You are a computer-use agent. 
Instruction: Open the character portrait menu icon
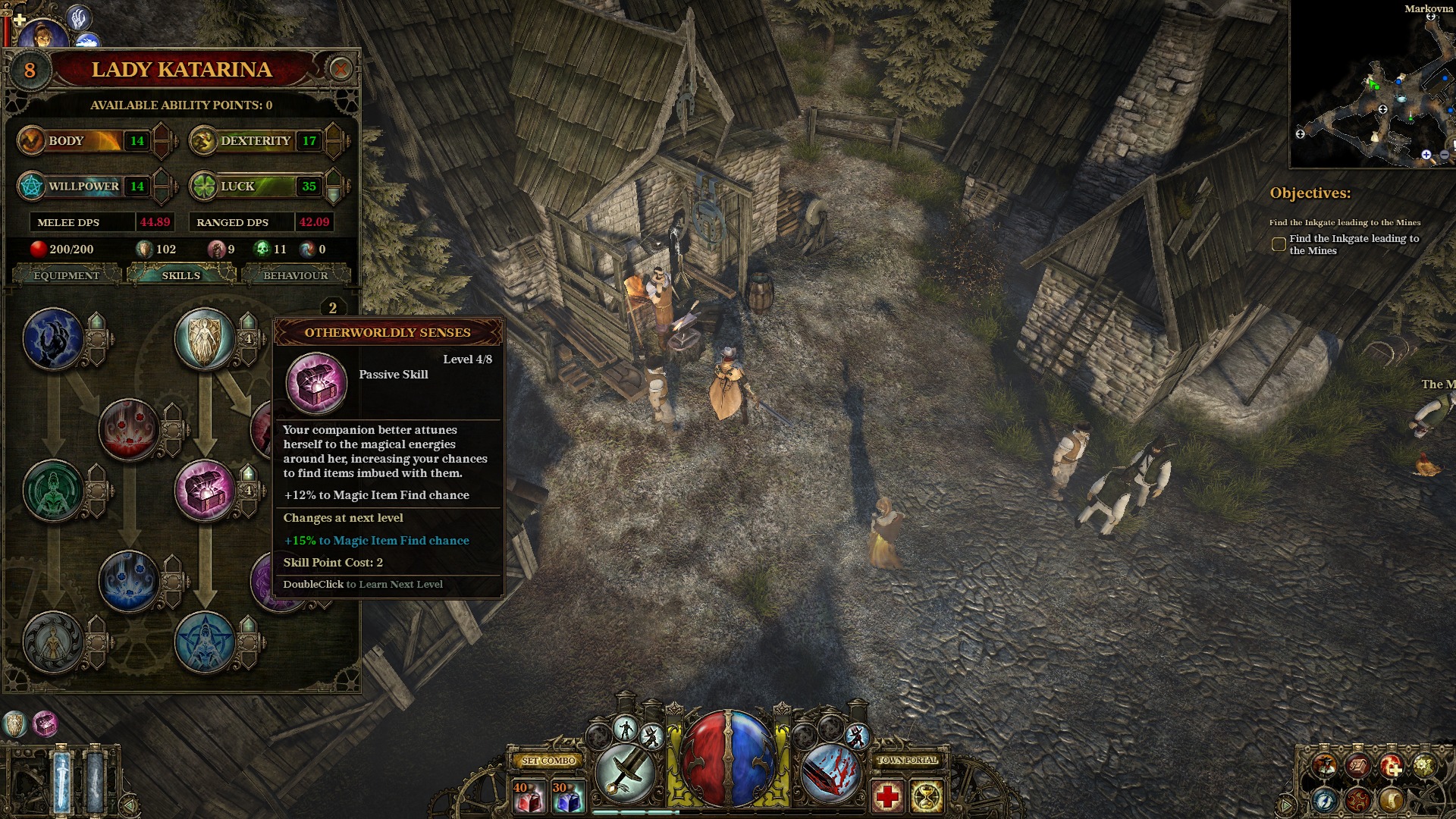[1325, 766]
